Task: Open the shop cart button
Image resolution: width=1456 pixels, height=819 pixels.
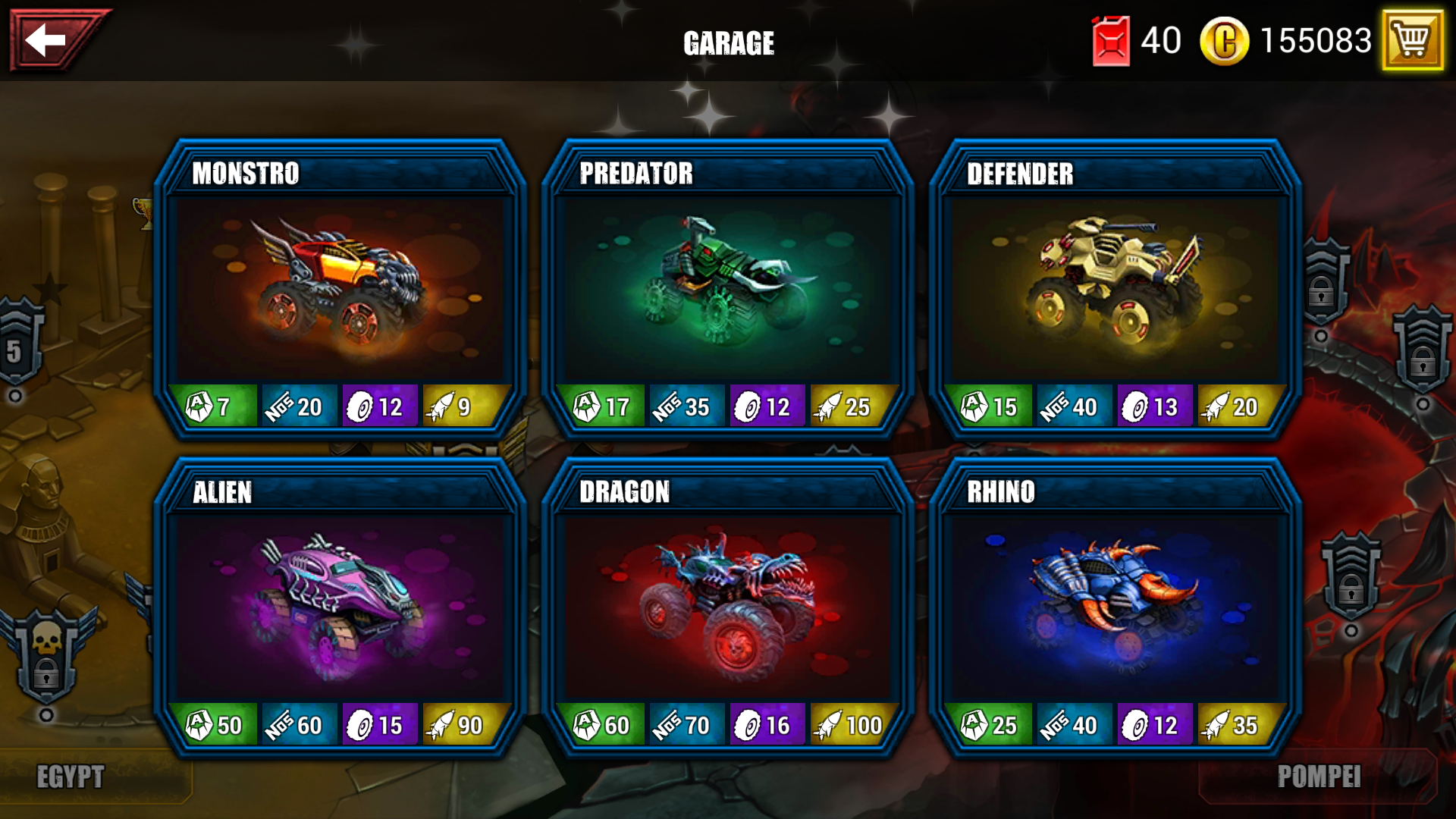Action: pos(1411,39)
